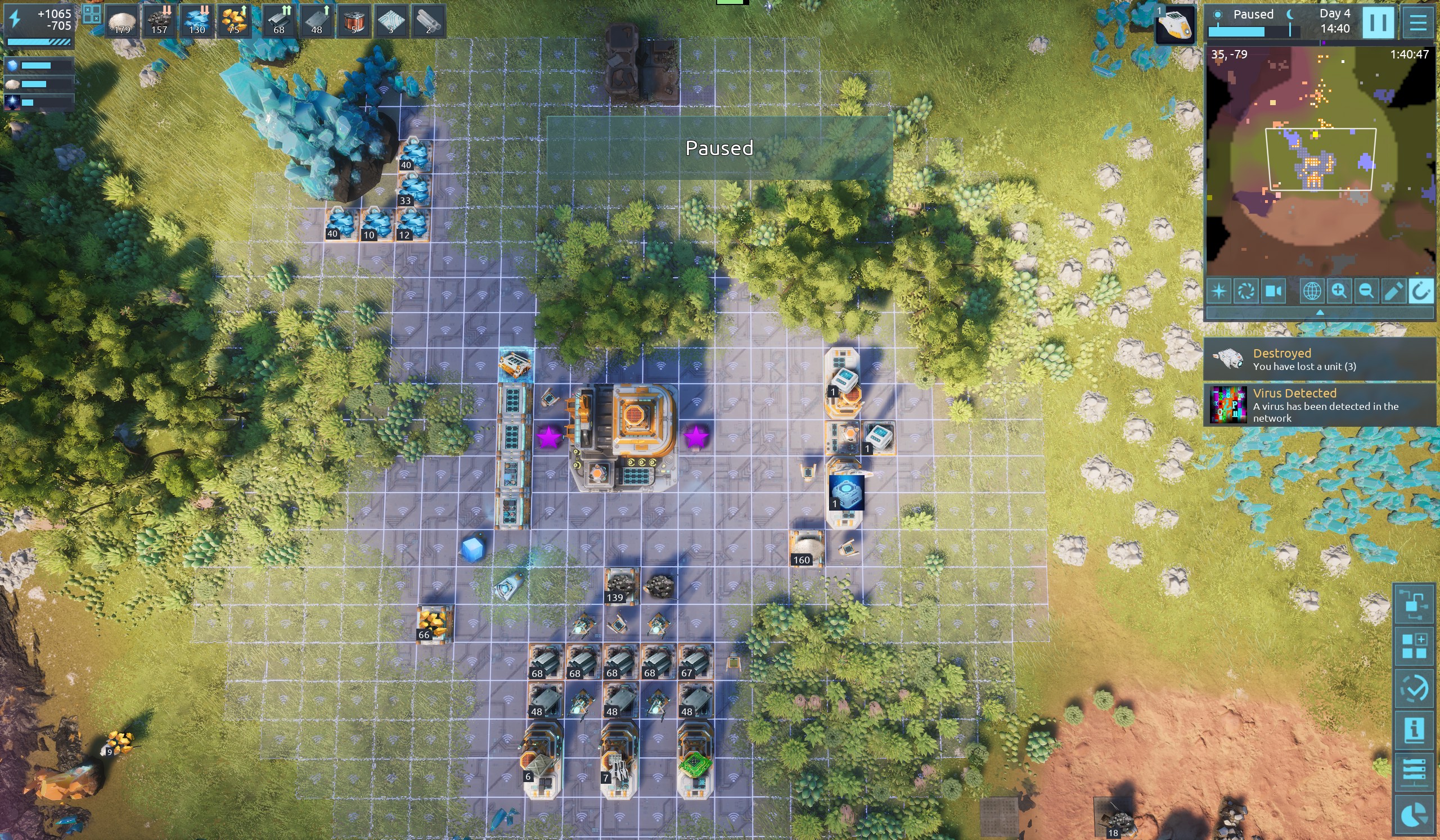Open the hamburger main menu
1440x840 pixels.
pyautogui.click(x=1417, y=22)
